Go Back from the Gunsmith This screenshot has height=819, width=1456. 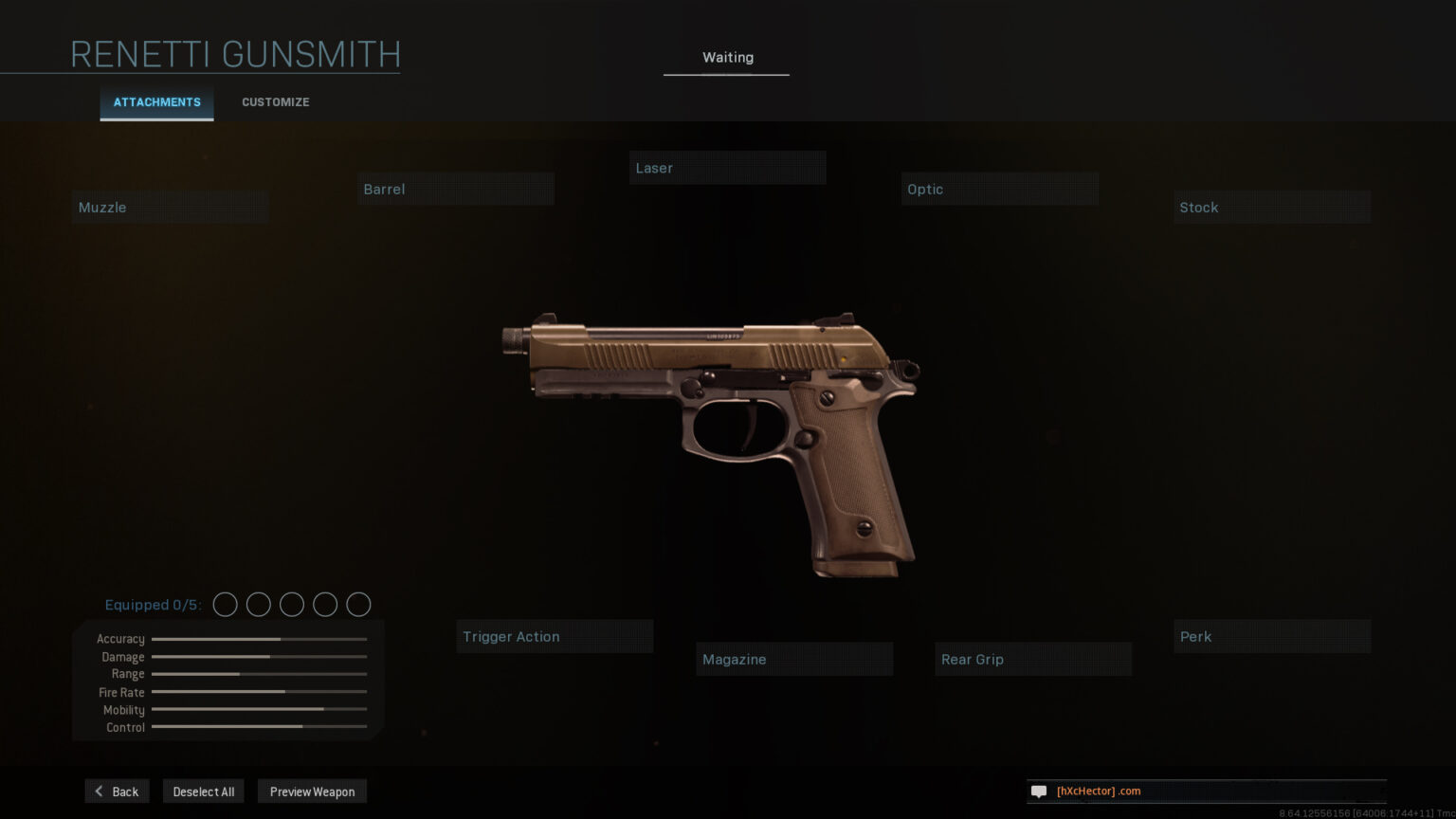(x=117, y=792)
